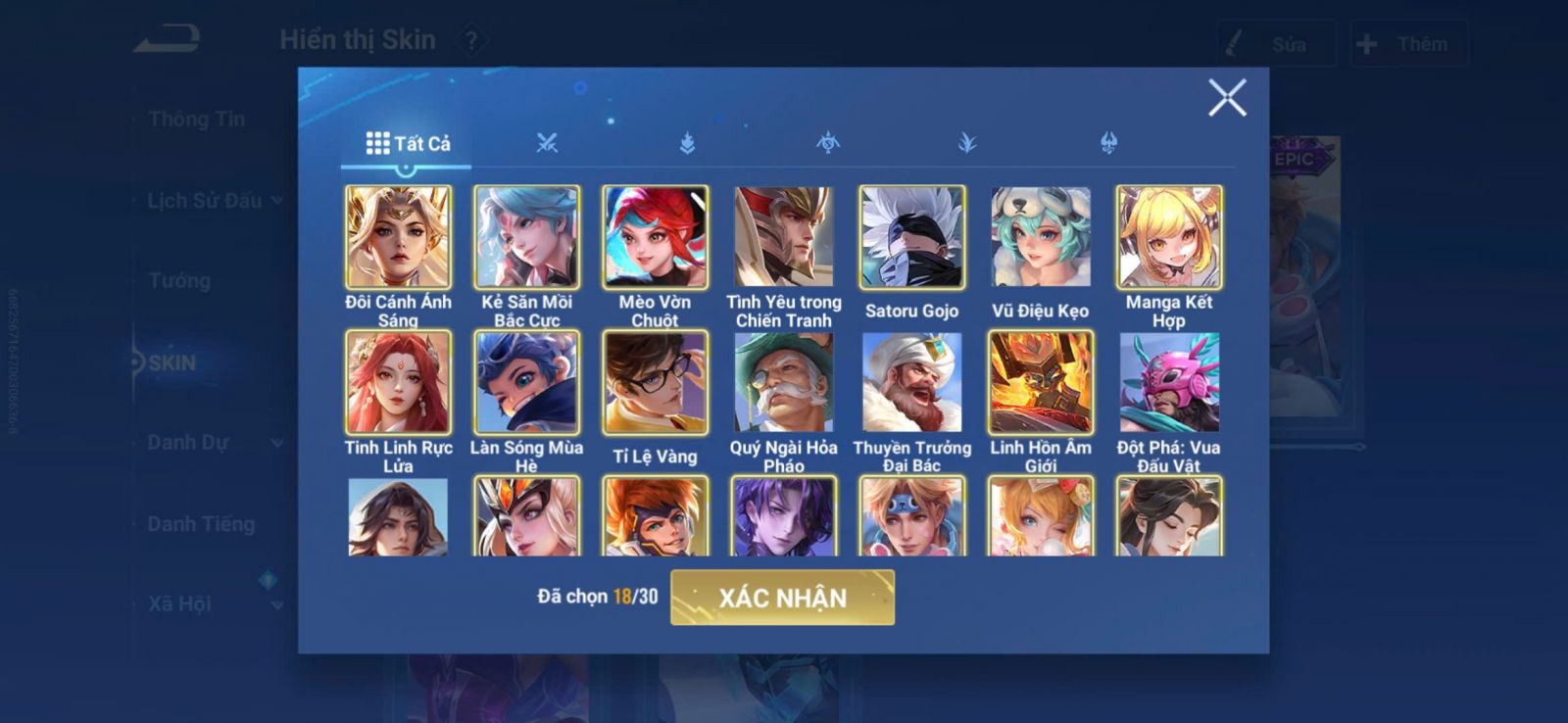
Task: Select the Tỉ Lệ Vàng skin
Action: pyautogui.click(x=655, y=382)
